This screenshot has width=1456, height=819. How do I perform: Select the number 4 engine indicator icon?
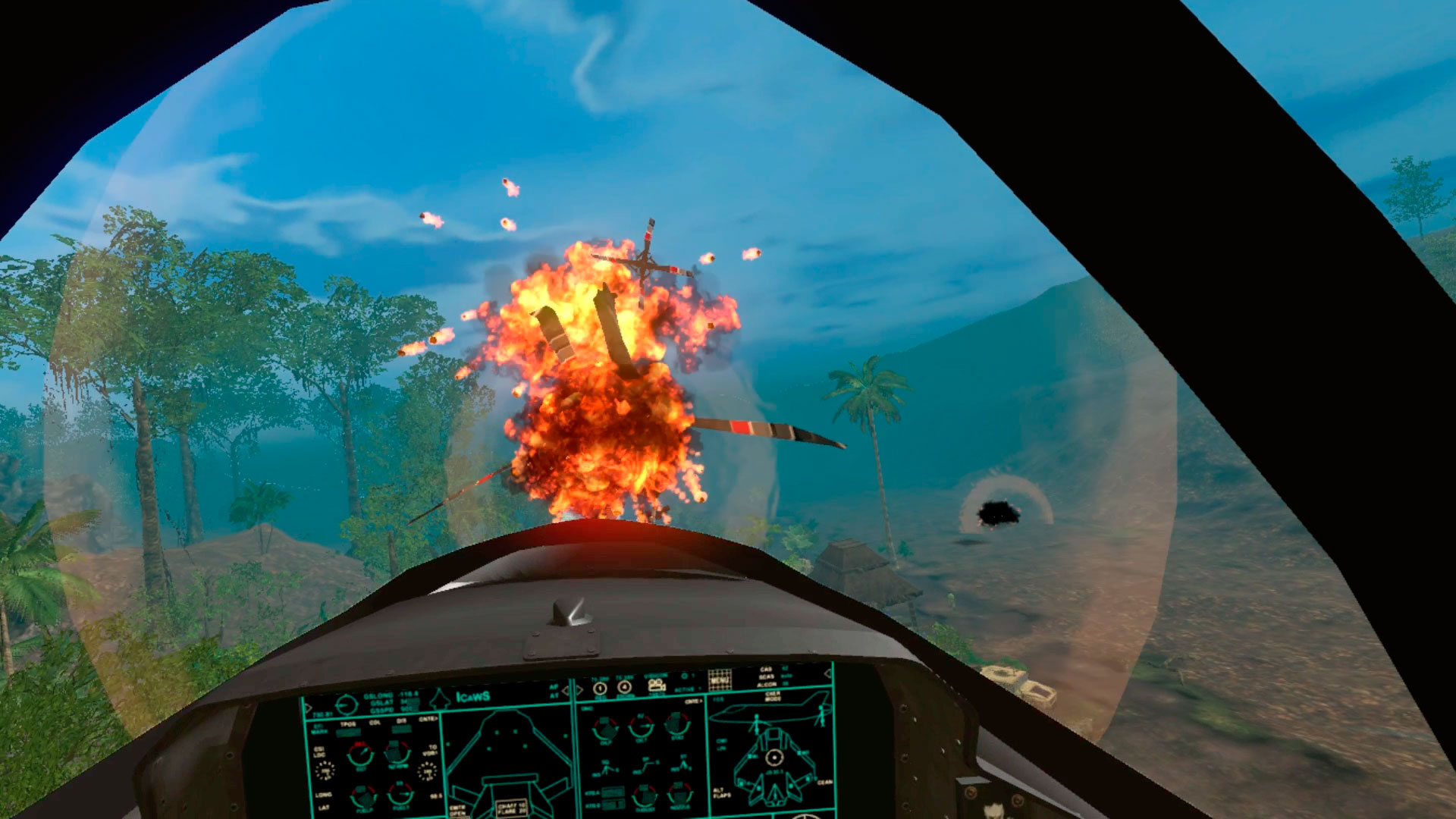[x=623, y=686]
